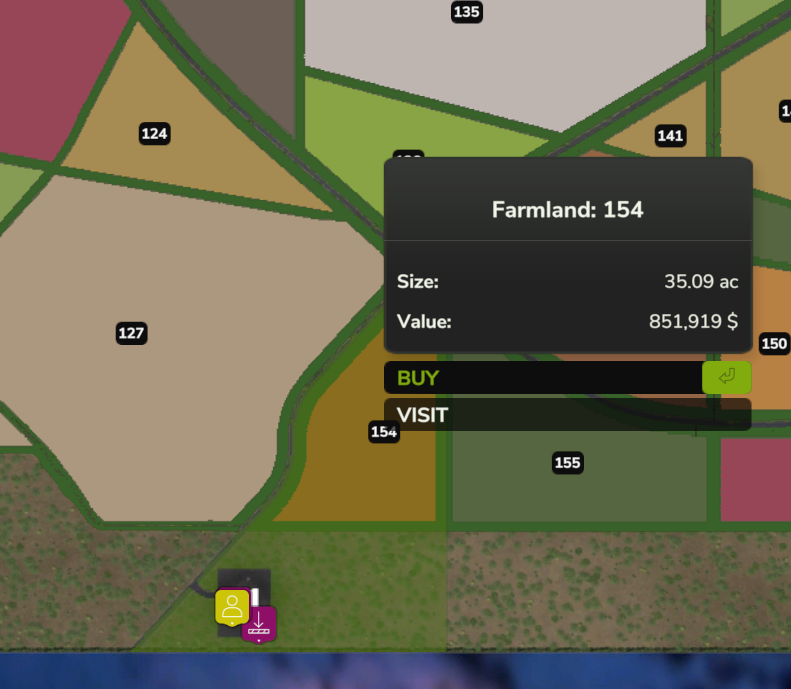This screenshot has width=791, height=689.
Task: Select farmland 124 on the map
Action: [x=154, y=133]
